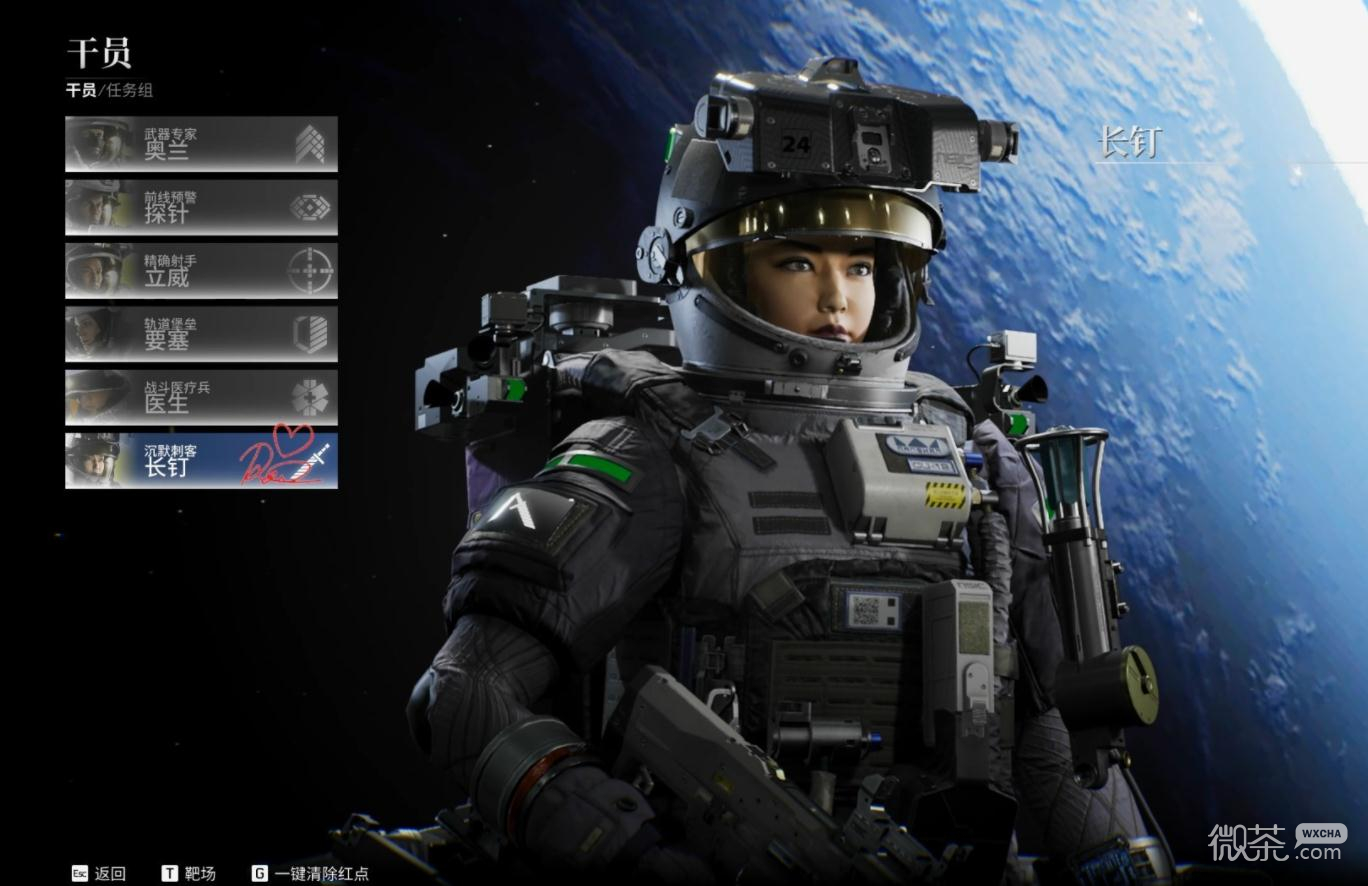Choose the 探针 frontline recon operator

[201, 207]
